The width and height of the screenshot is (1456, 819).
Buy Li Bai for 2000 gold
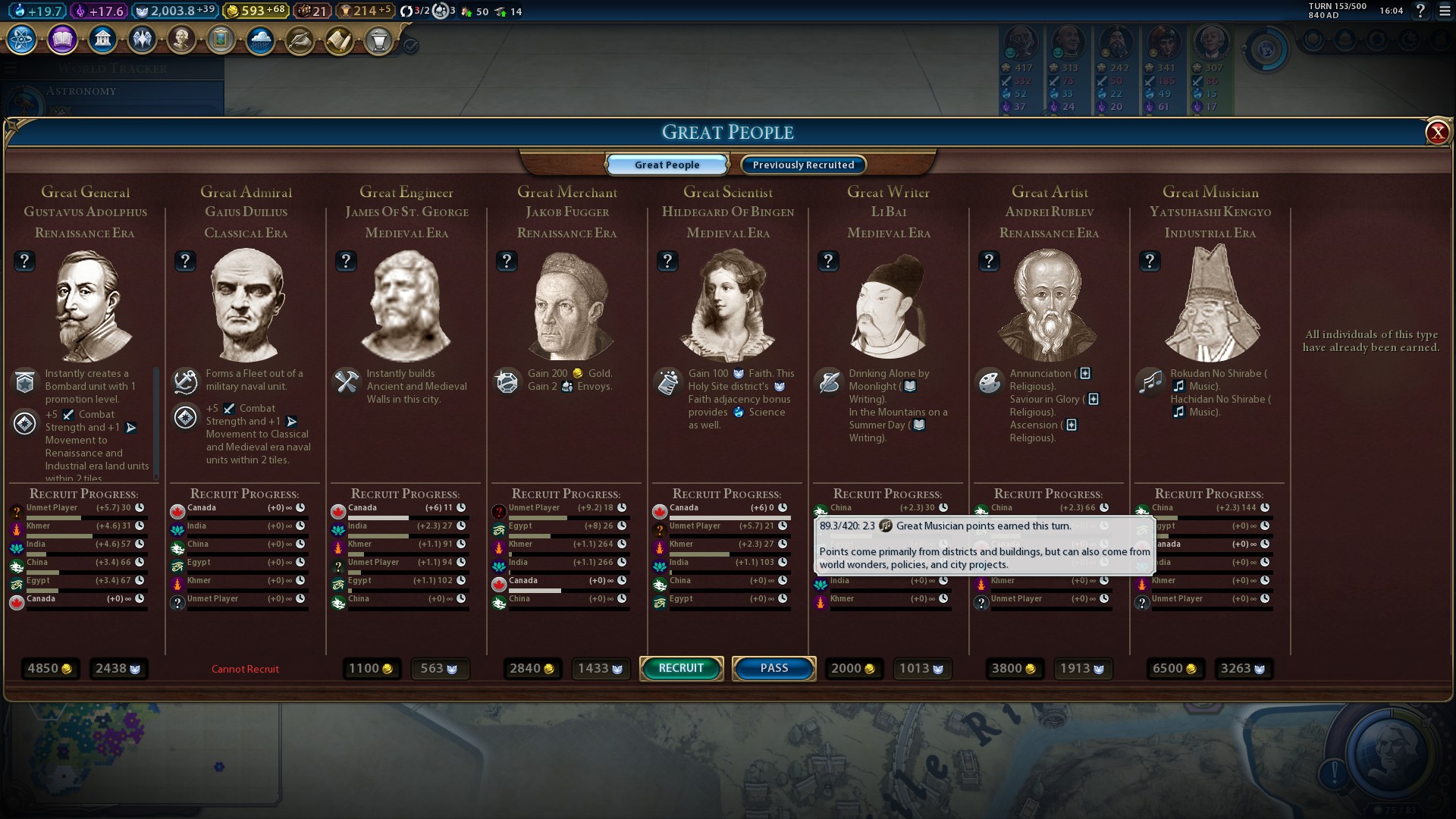pyautogui.click(x=852, y=668)
